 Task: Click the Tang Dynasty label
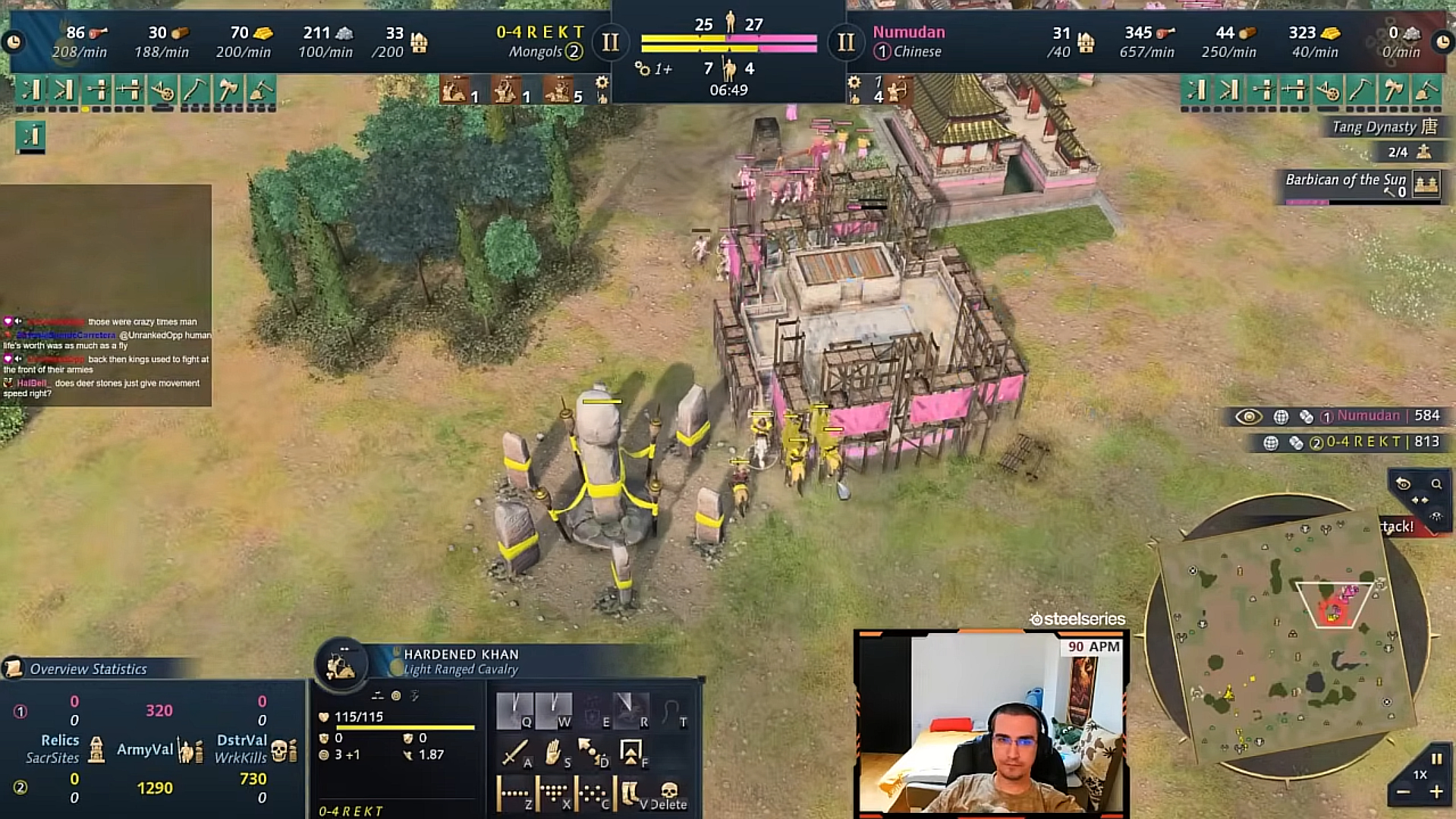point(1384,127)
